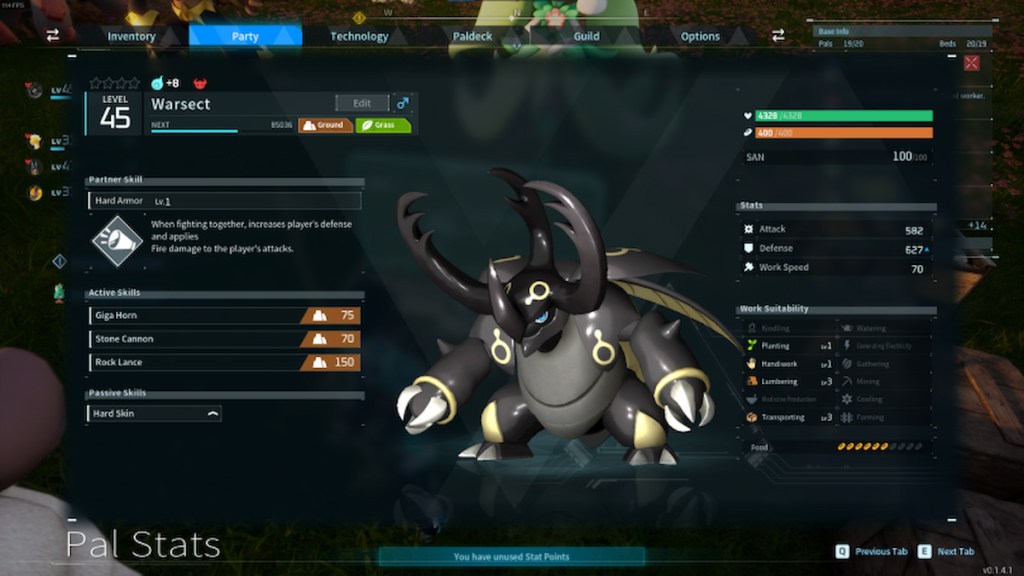The height and width of the screenshot is (576, 1024).
Task: Select the Rock Lance skill row
Action: (x=224, y=362)
